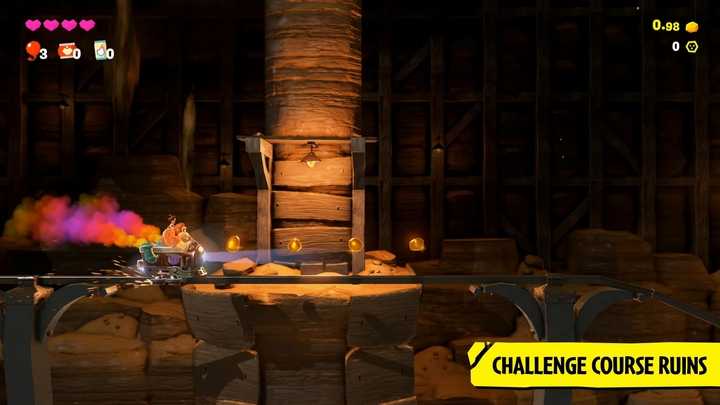Click the red balloon icon
Screen dimensions: 720x405
click(x=32, y=50)
